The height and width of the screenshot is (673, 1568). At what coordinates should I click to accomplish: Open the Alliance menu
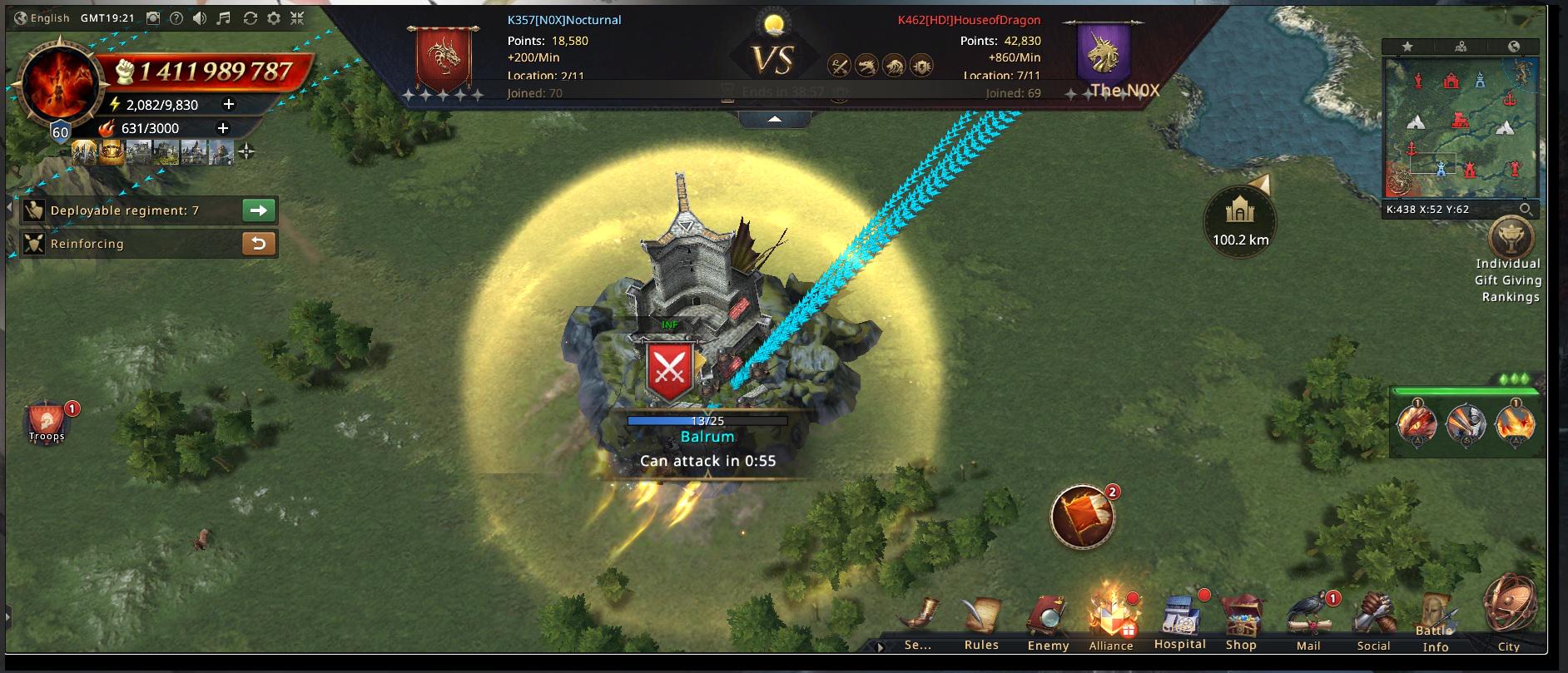[x=1110, y=622]
